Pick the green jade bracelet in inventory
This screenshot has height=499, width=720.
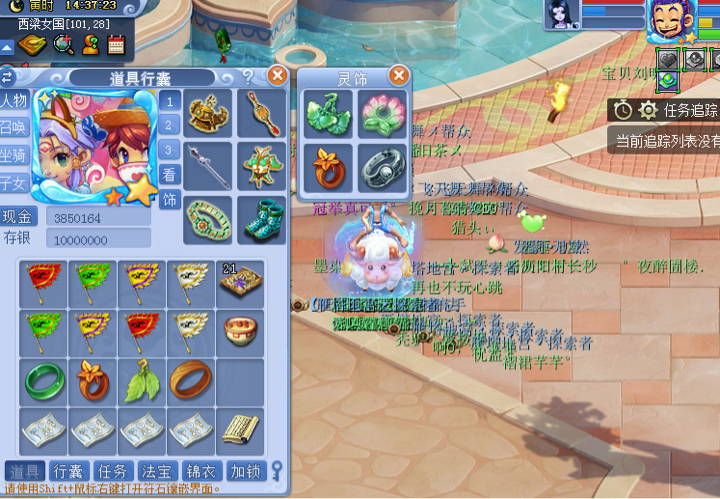[44, 382]
